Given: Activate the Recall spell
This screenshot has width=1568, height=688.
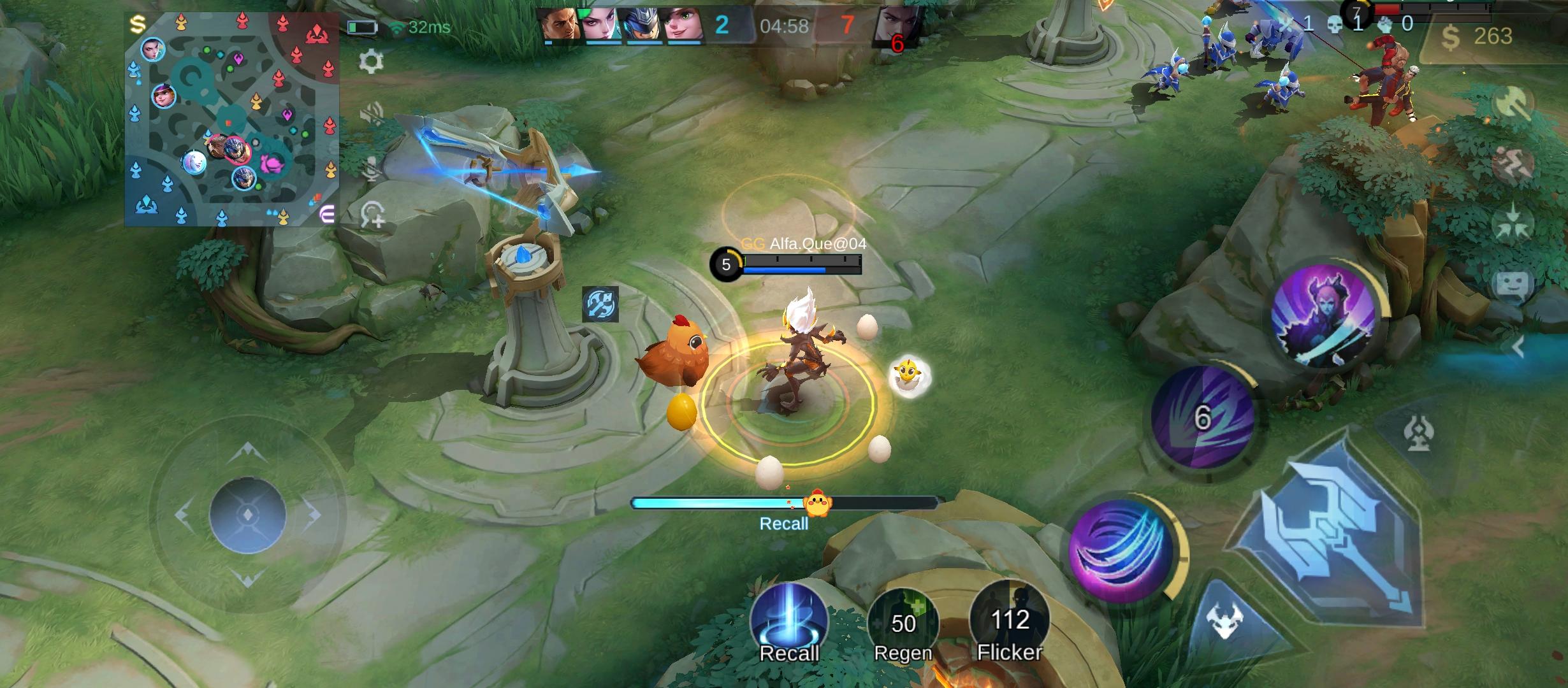Looking at the screenshot, I should [788, 621].
